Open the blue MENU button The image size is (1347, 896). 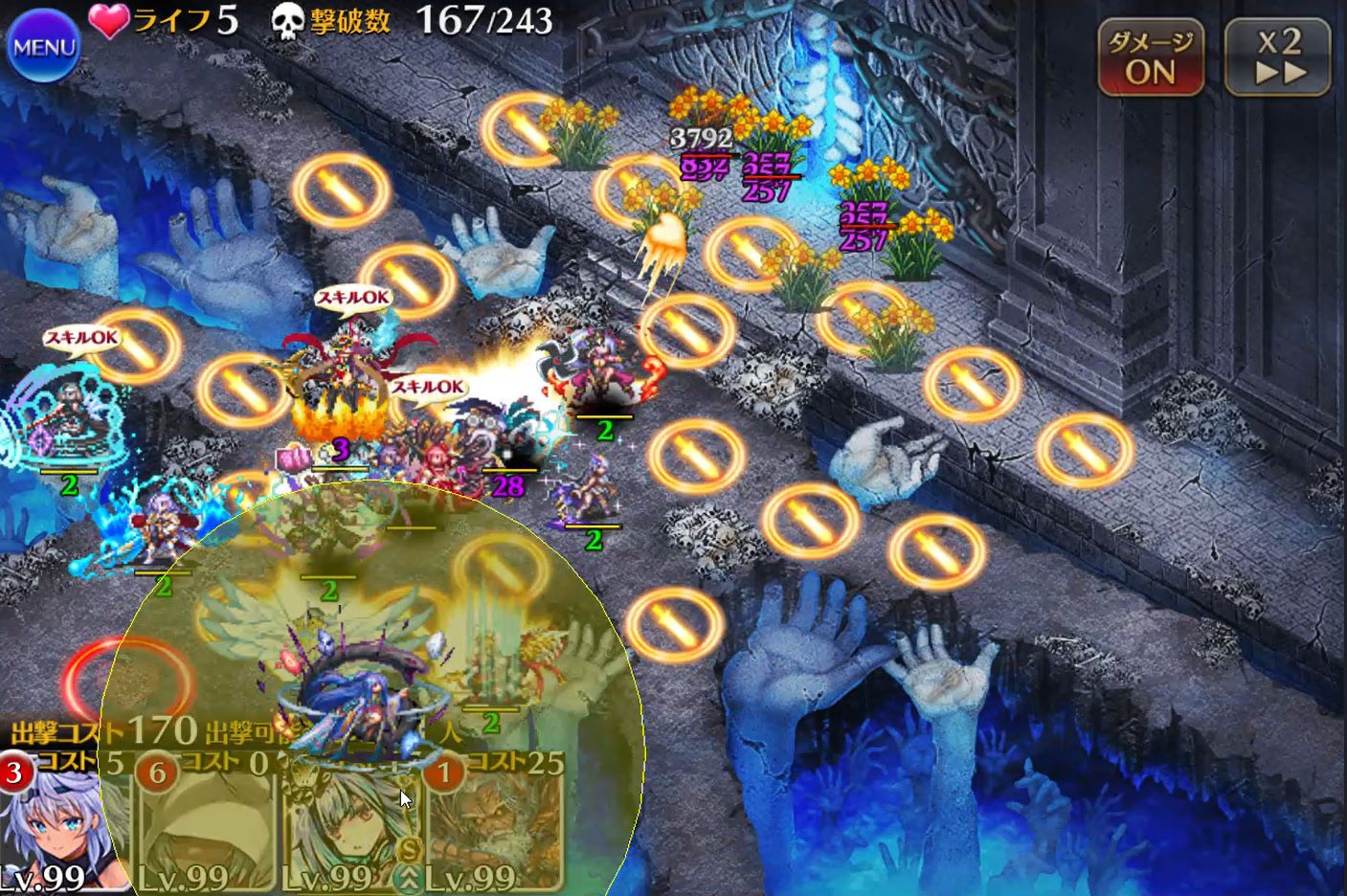(43, 47)
